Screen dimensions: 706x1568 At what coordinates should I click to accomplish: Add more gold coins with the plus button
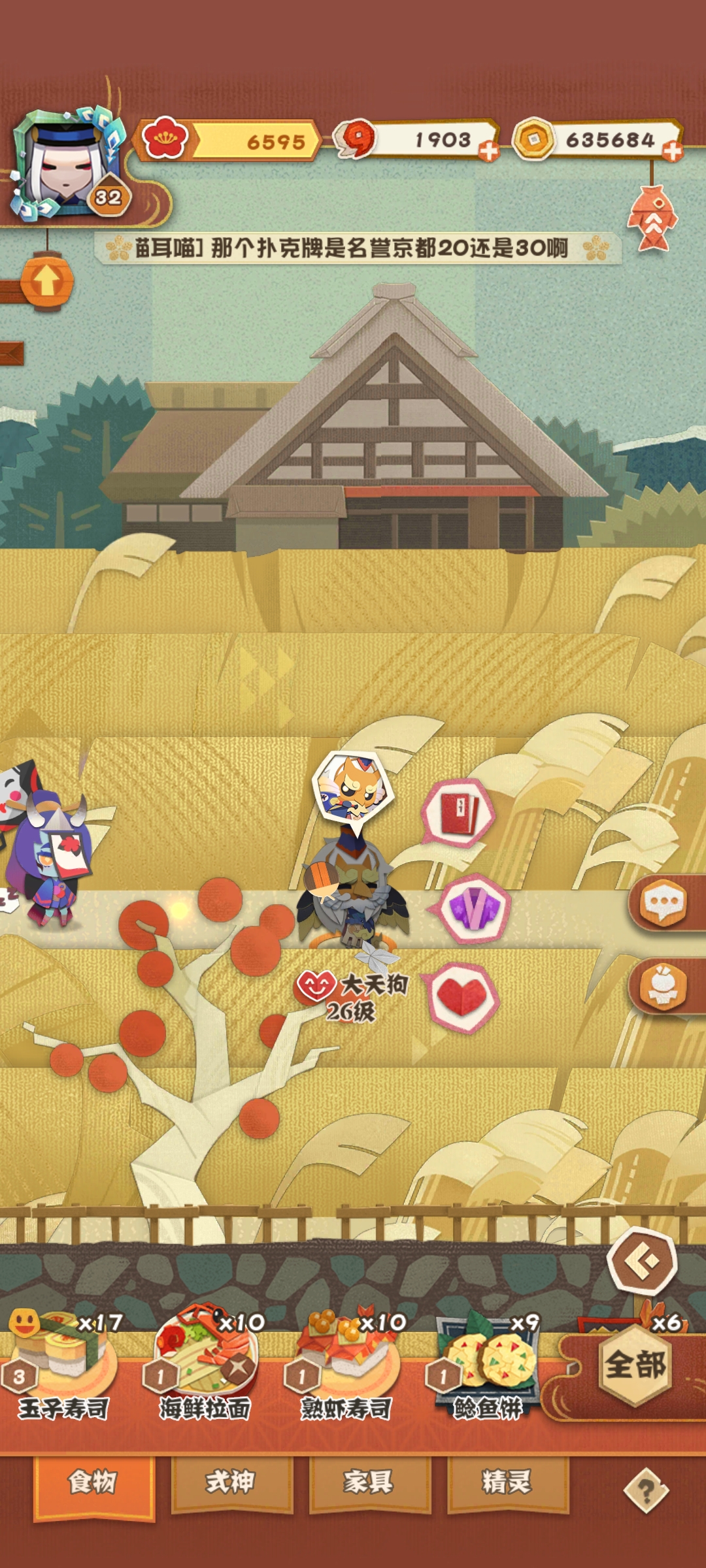[x=672, y=152]
